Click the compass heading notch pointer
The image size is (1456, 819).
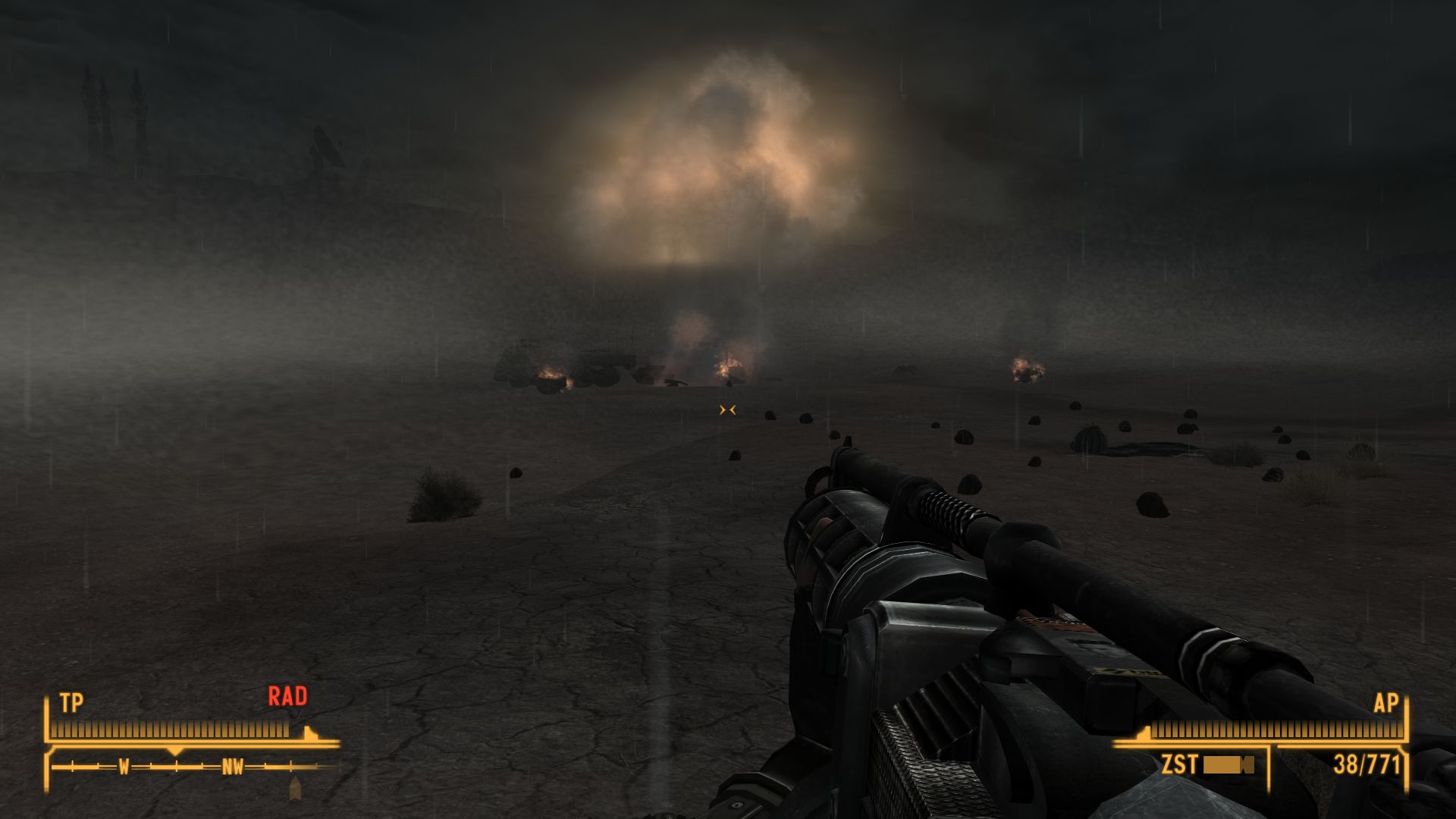click(175, 752)
